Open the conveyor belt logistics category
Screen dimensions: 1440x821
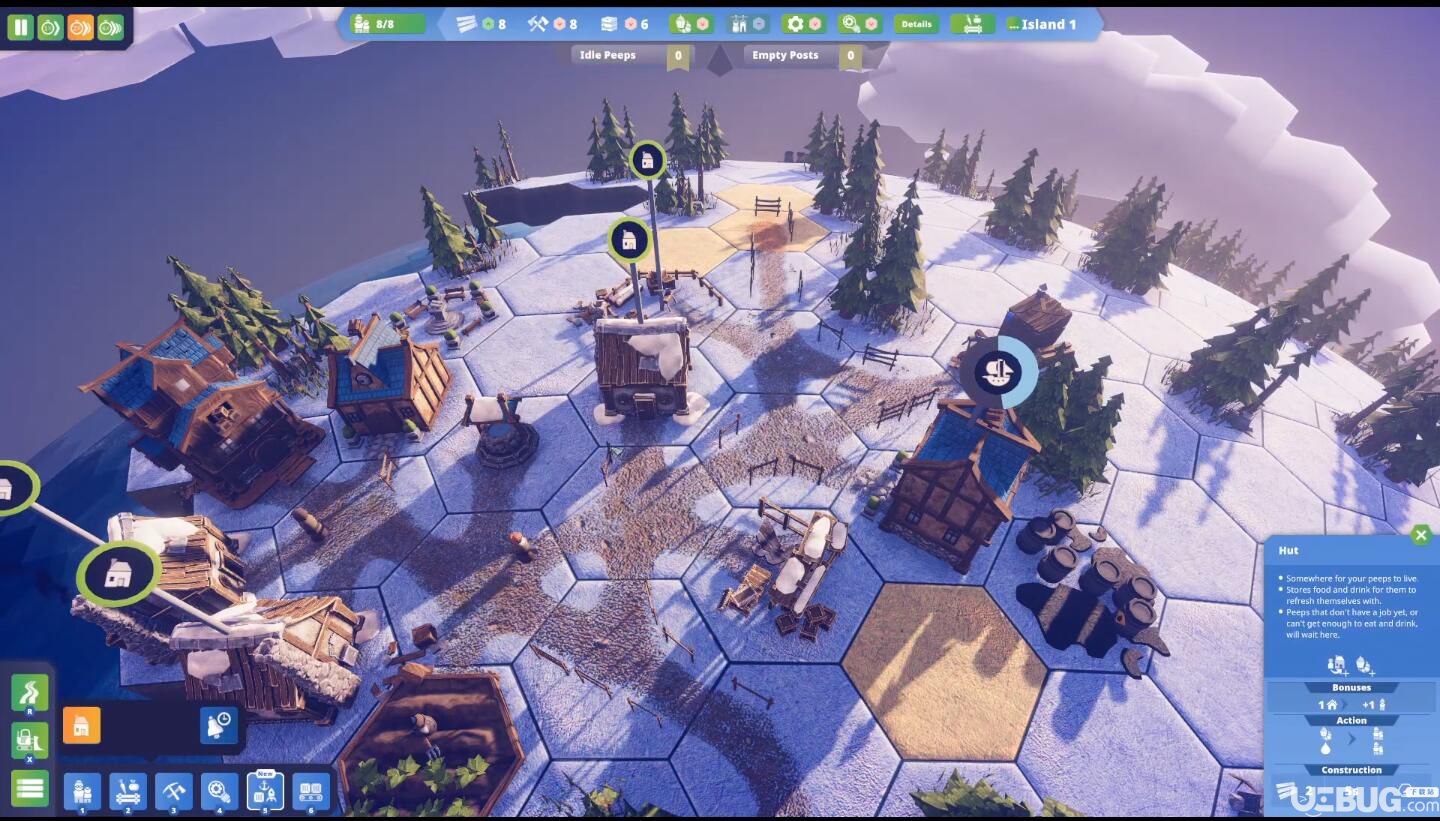pyautogui.click(x=311, y=791)
